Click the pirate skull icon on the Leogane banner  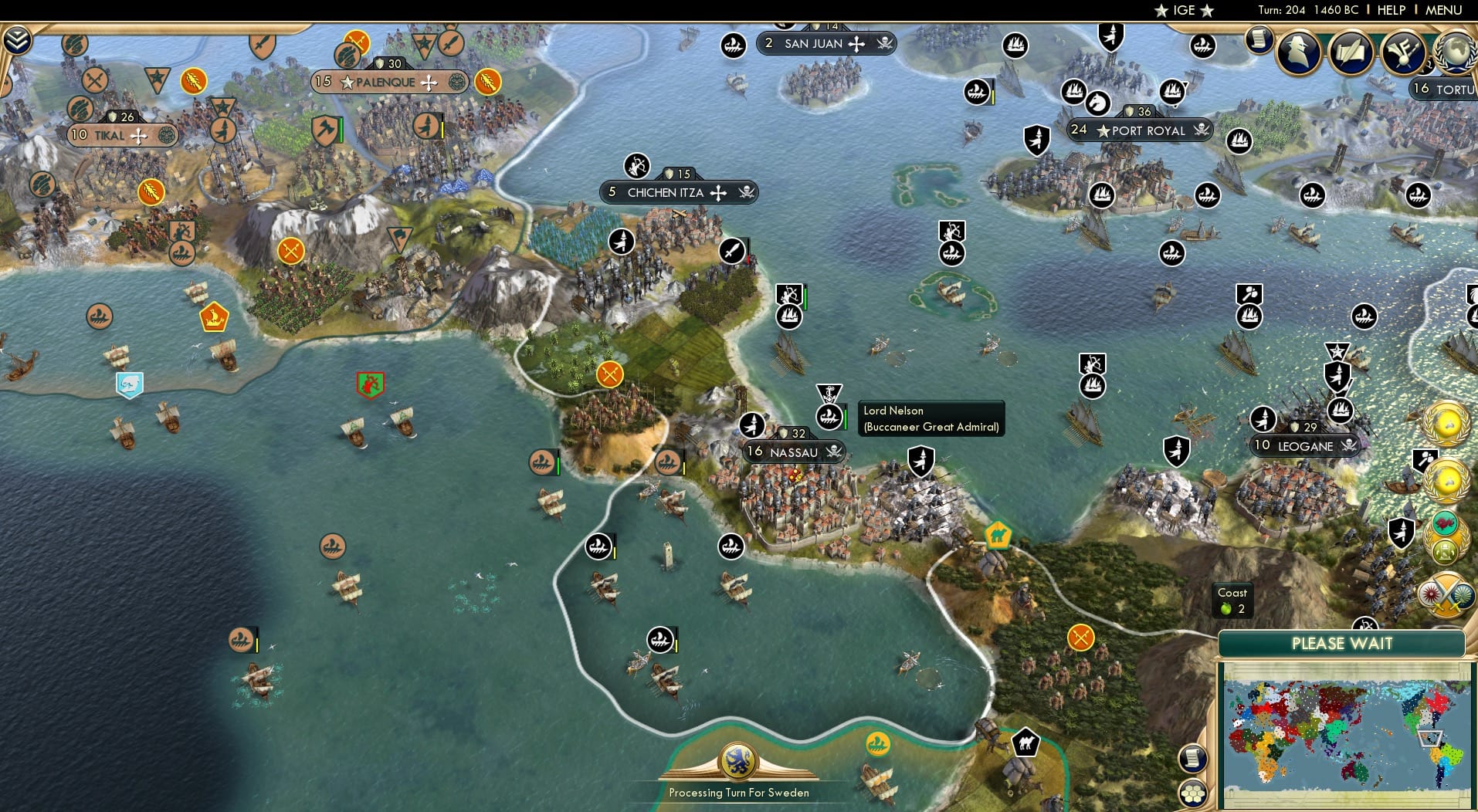click(1349, 446)
